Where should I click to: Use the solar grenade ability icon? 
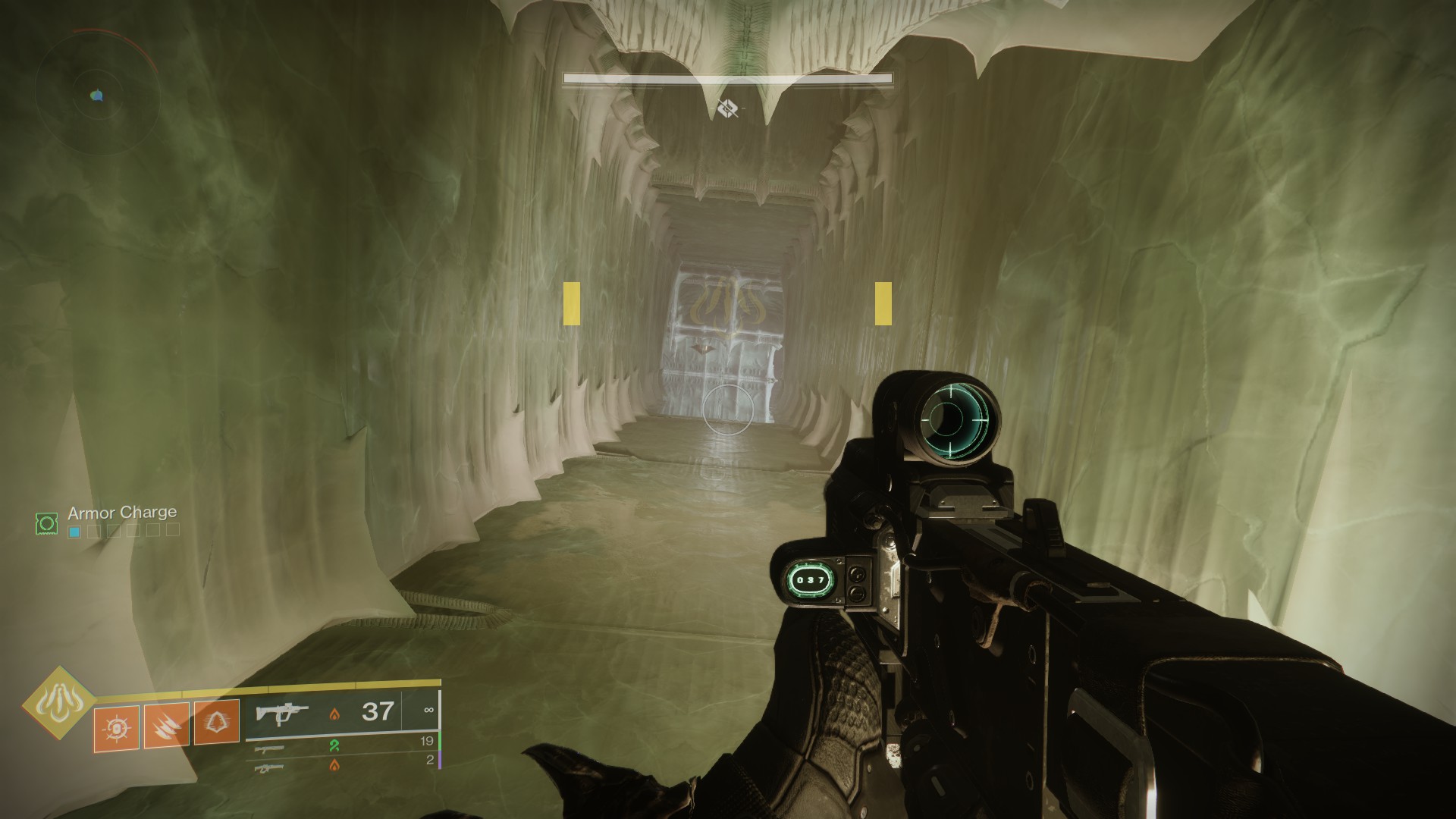coord(117,728)
